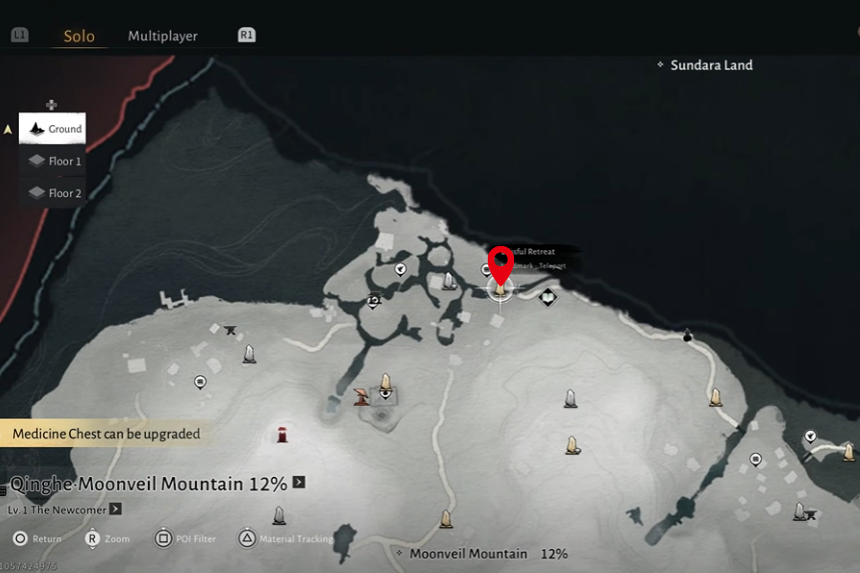Select the Ground map layer
This screenshot has width=860, height=573.
(53, 129)
